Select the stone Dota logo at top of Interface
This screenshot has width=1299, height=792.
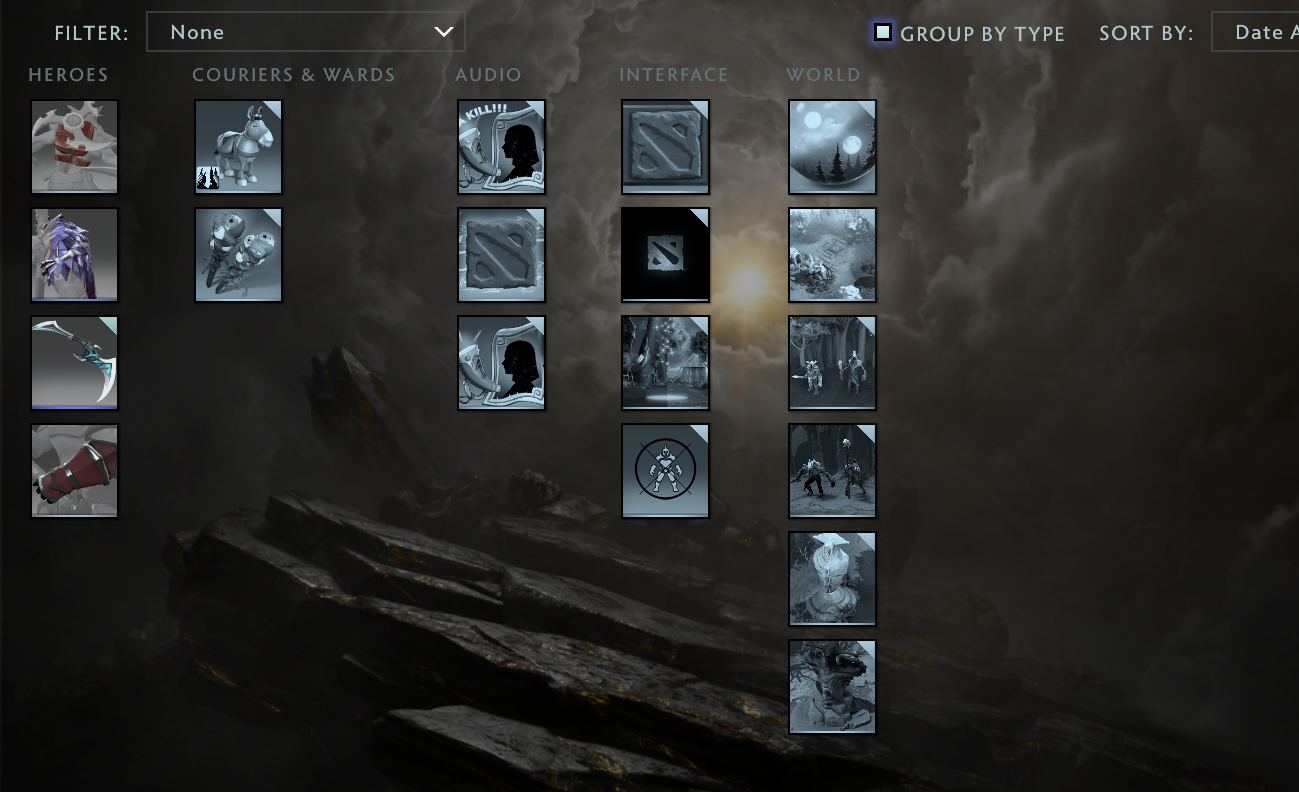pos(665,146)
